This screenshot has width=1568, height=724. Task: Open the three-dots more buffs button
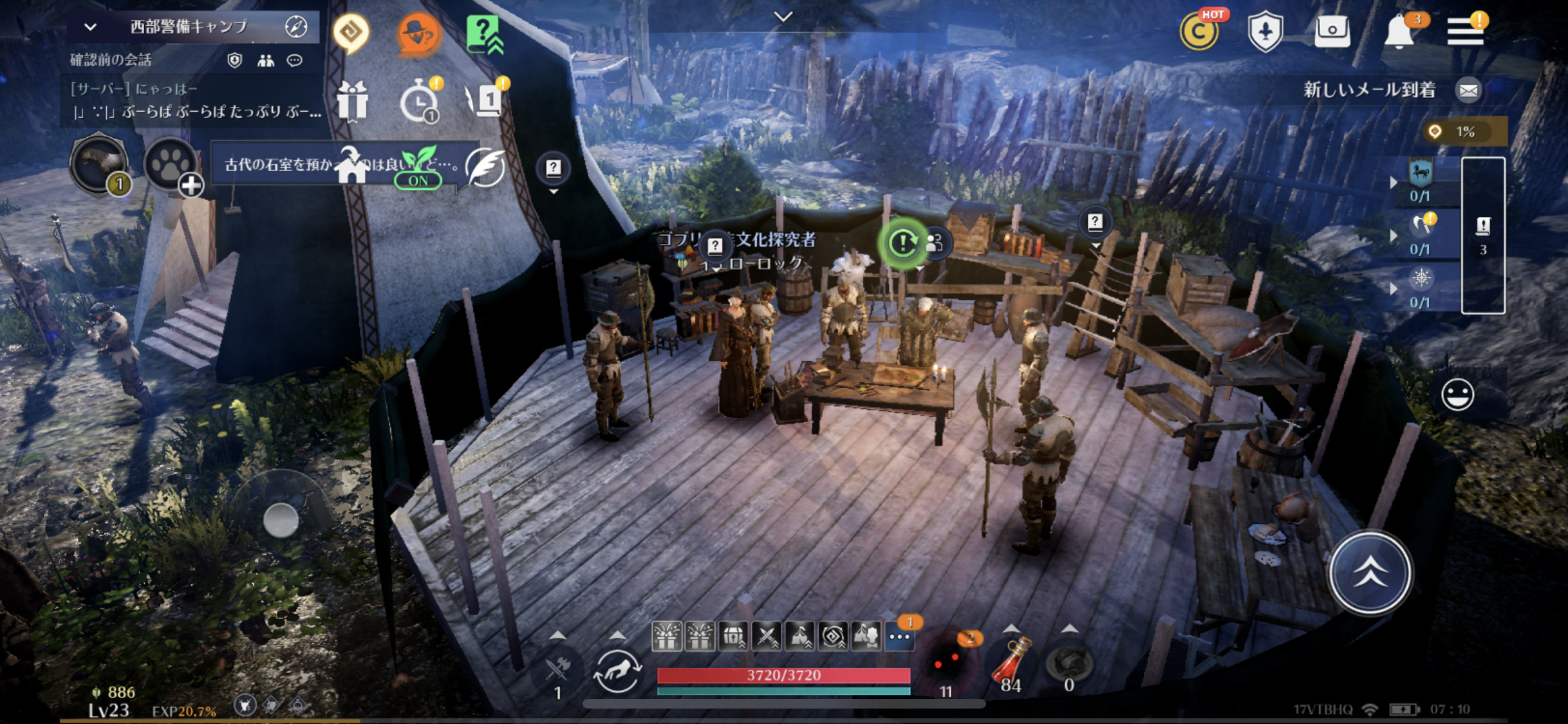pos(899,636)
